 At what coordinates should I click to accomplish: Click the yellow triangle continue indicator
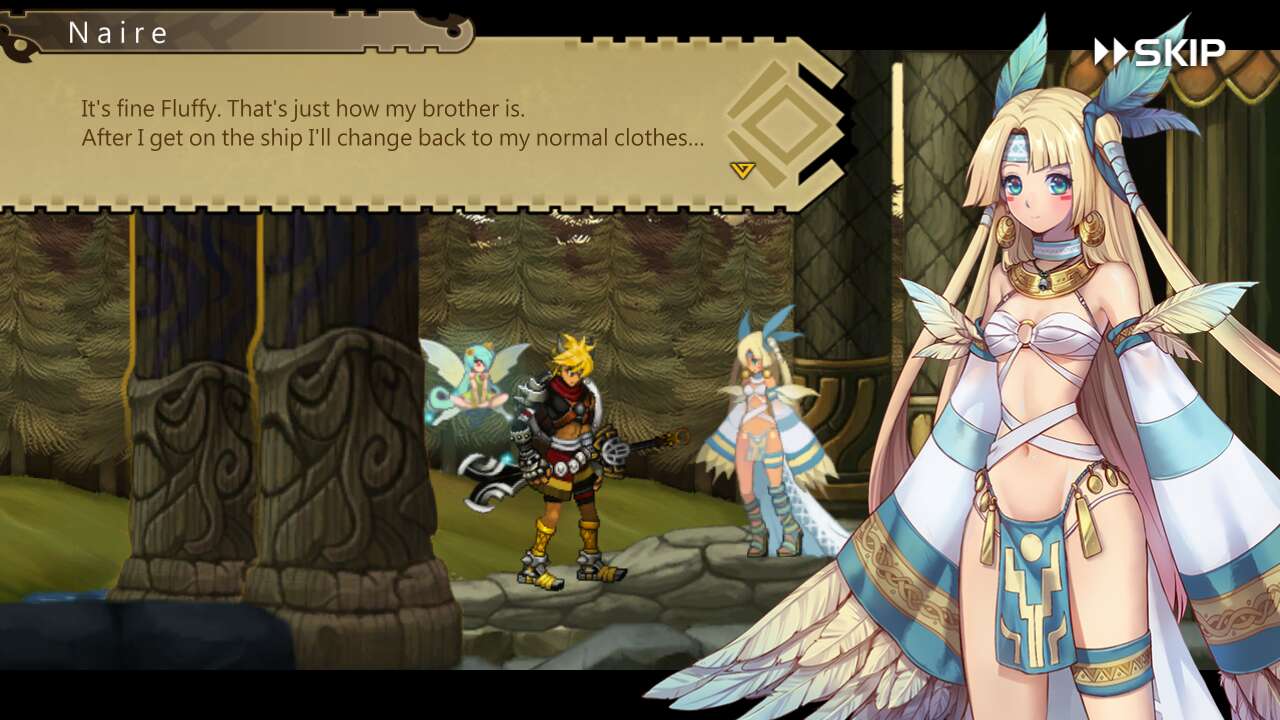pyautogui.click(x=742, y=167)
